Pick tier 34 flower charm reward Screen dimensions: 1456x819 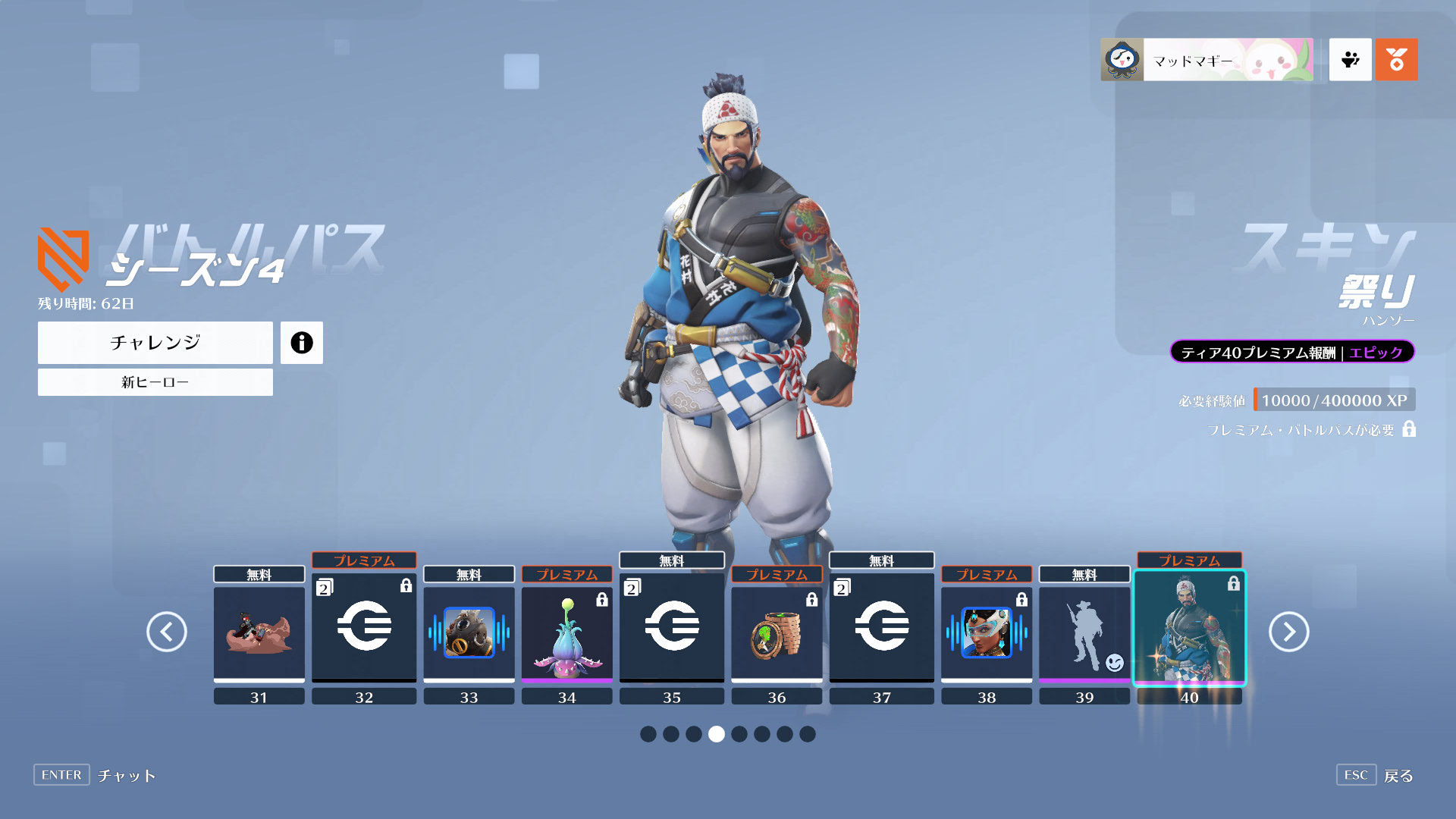click(566, 633)
